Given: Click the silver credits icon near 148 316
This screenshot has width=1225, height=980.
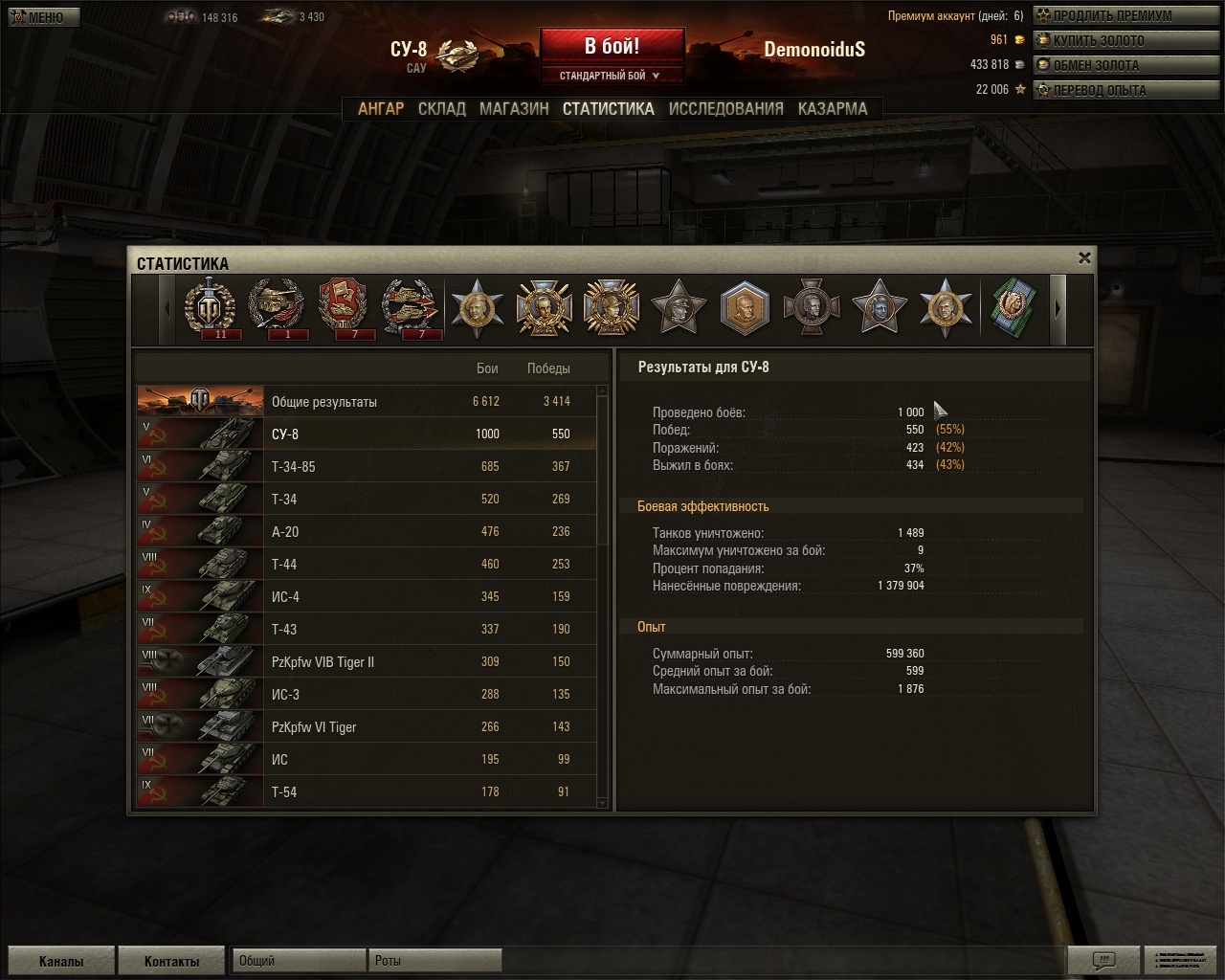Looking at the screenshot, I should (178, 16).
